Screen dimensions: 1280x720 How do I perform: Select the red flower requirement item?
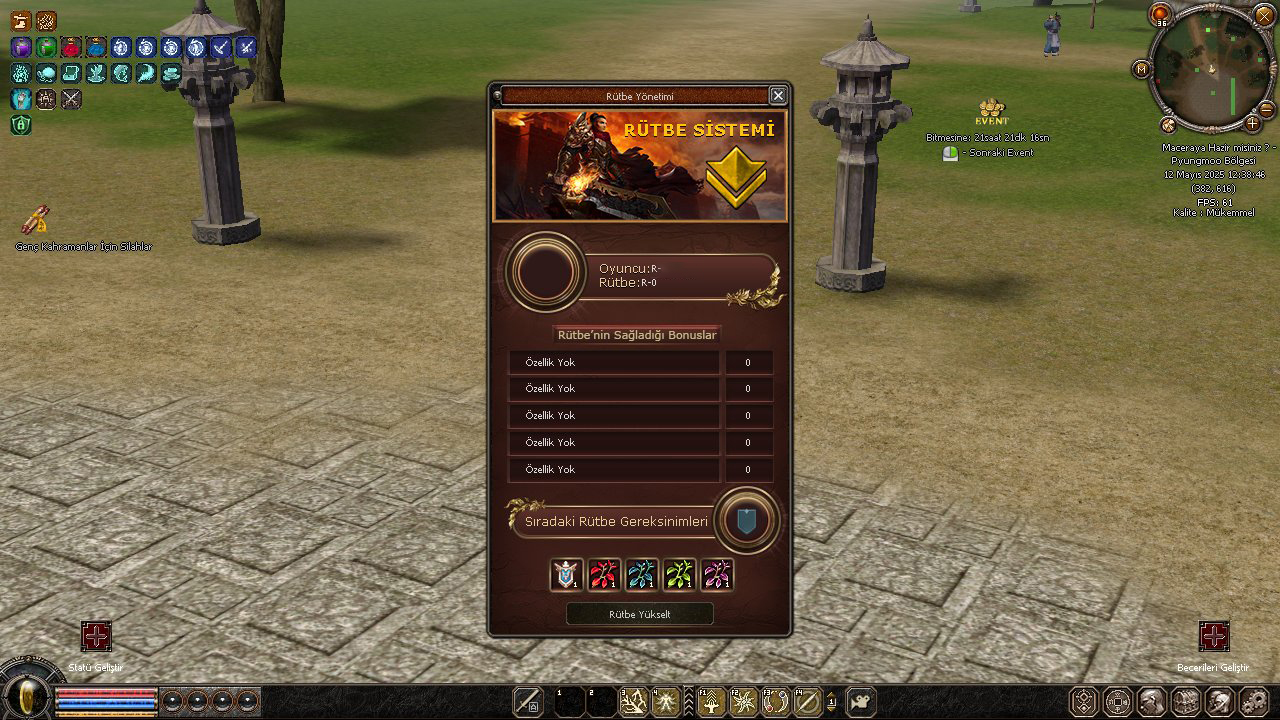604,574
